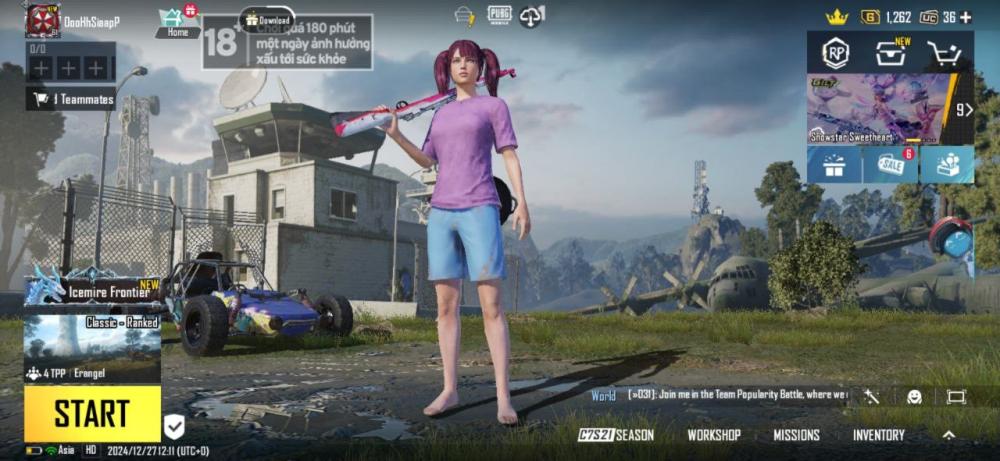Image resolution: width=1000 pixels, height=461 pixels.
Task: Add UC with the plus button
Action: [965, 17]
